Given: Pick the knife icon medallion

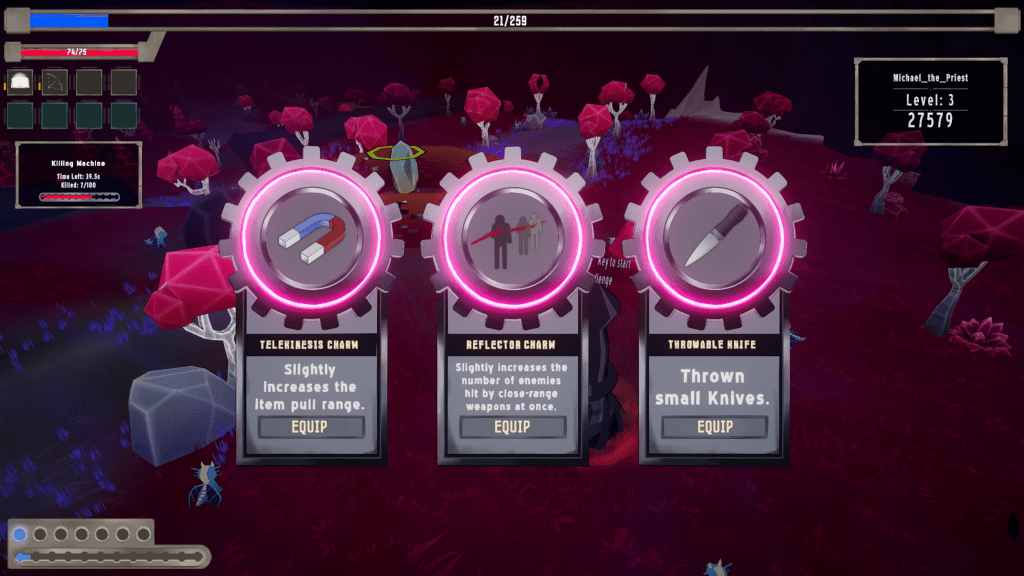Looking at the screenshot, I should tap(714, 236).
